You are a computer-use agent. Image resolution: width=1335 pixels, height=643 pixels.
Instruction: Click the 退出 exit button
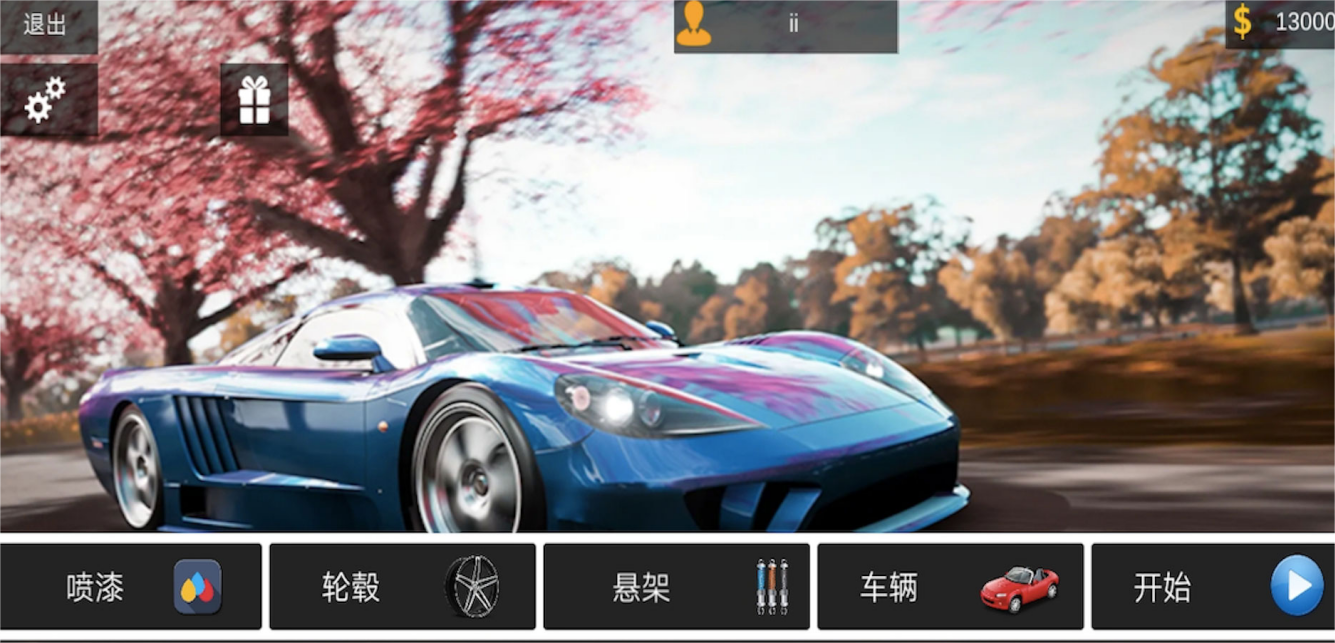tap(46, 25)
